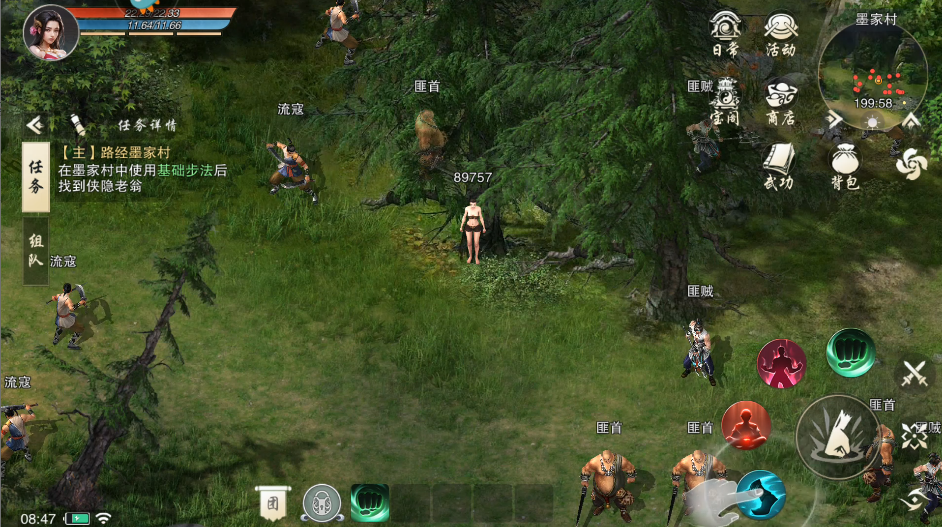Viewport: 942px width, 527px height.
Task: Use the green fist skill
Action: 850,353
